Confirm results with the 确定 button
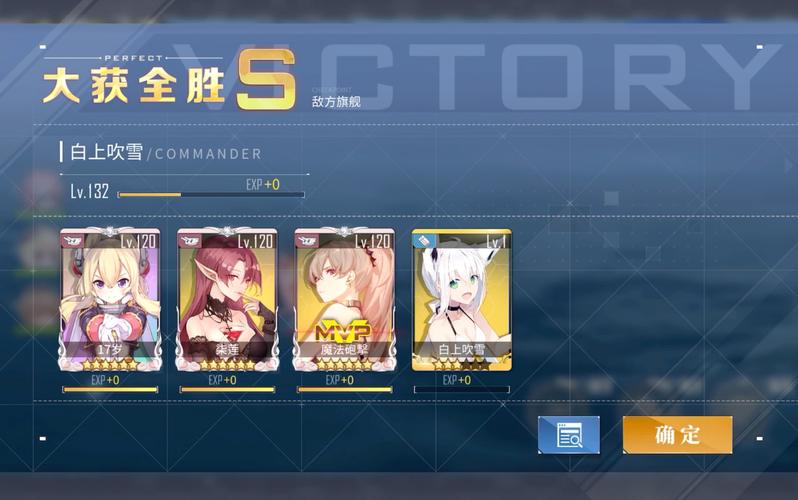This screenshot has width=798, height=500. click(677, 435)
